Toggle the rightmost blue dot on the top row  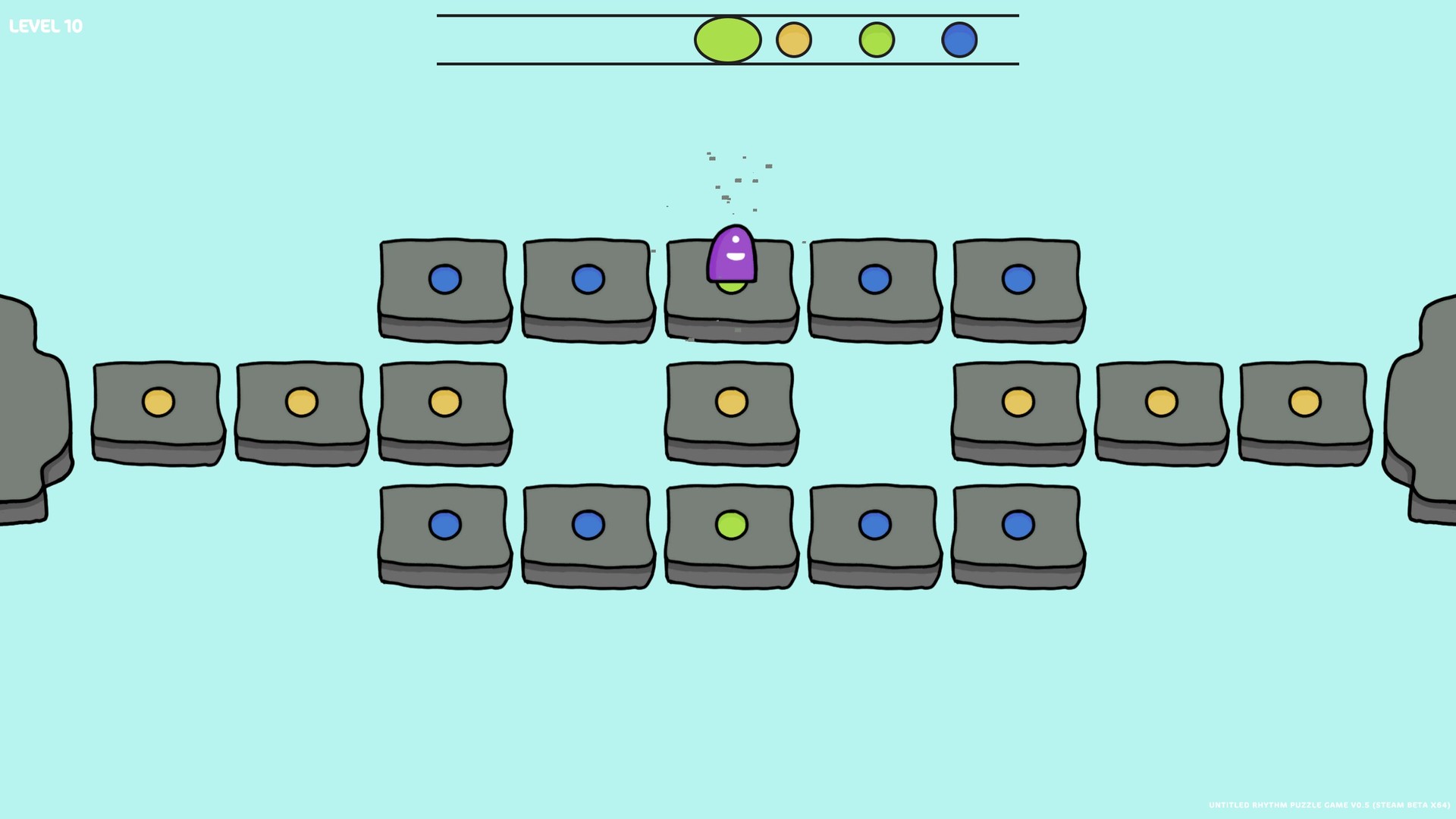[1017, 280]
